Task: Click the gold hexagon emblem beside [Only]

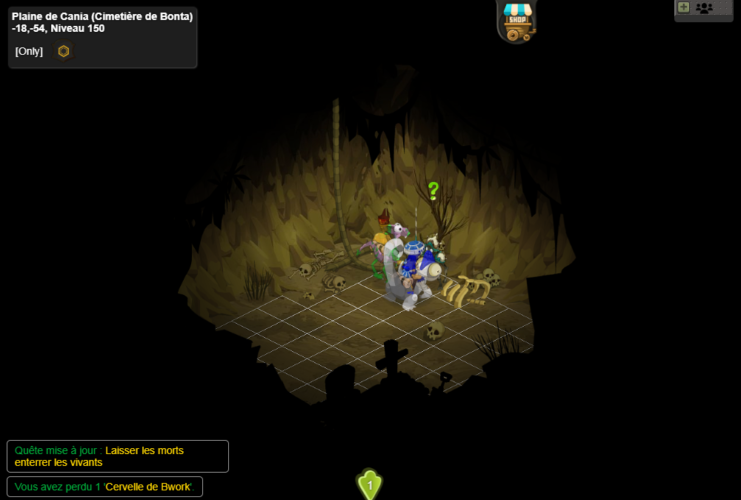Action: [x=63, y=51]
